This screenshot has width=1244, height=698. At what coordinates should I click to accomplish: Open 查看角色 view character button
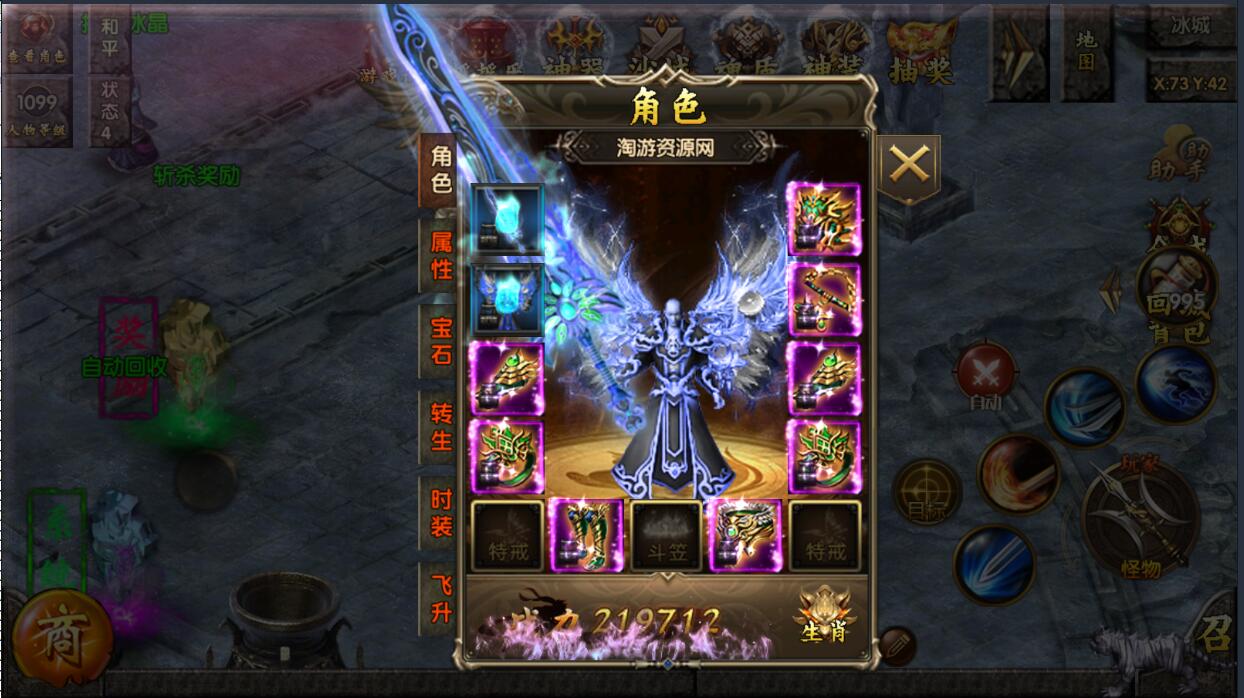[x=36, y=38]
